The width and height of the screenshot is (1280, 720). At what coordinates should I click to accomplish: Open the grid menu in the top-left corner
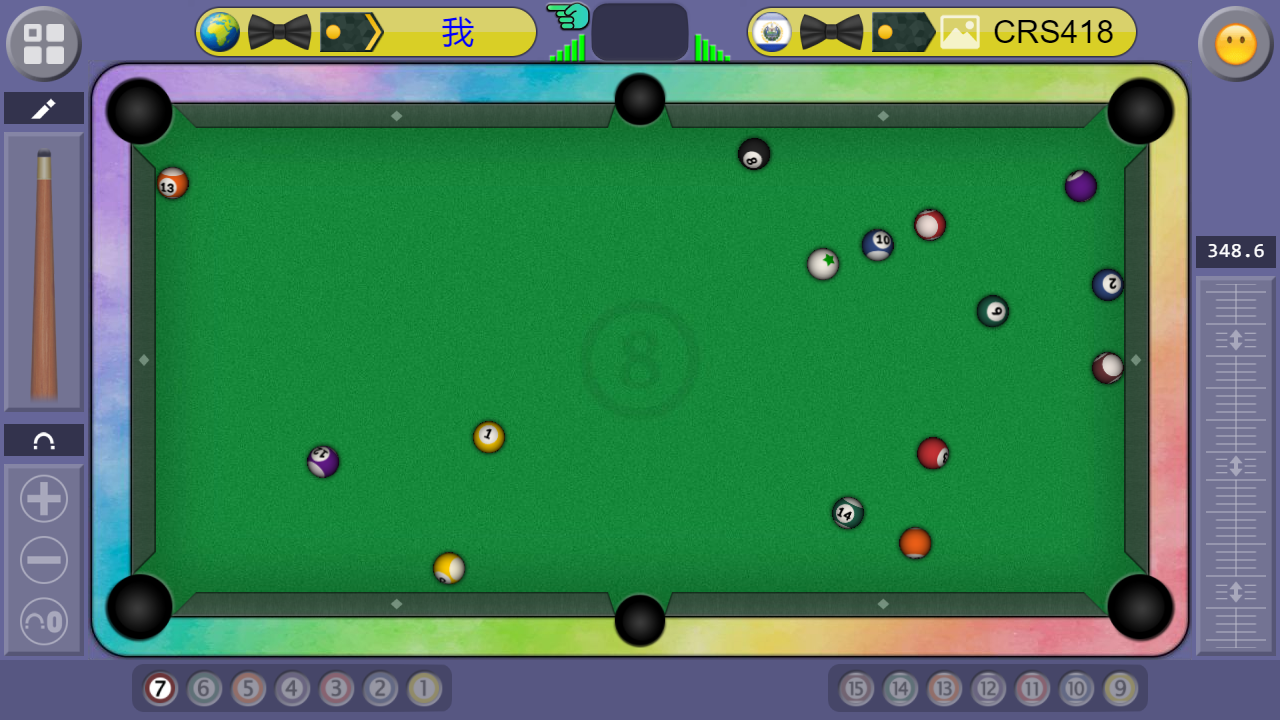pos(43,43)
